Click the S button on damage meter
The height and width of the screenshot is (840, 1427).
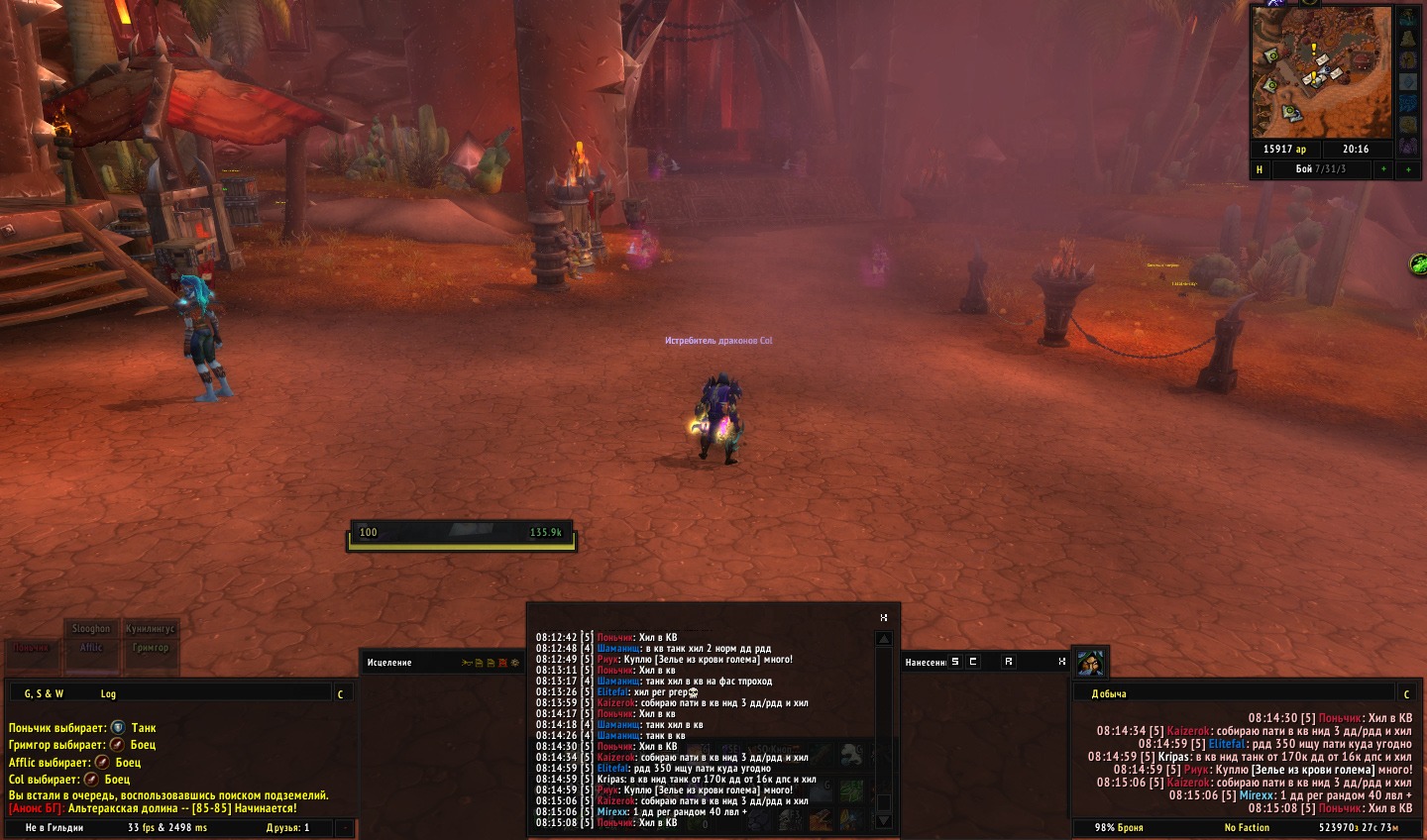pyautogui.click(x=955, y=662)
